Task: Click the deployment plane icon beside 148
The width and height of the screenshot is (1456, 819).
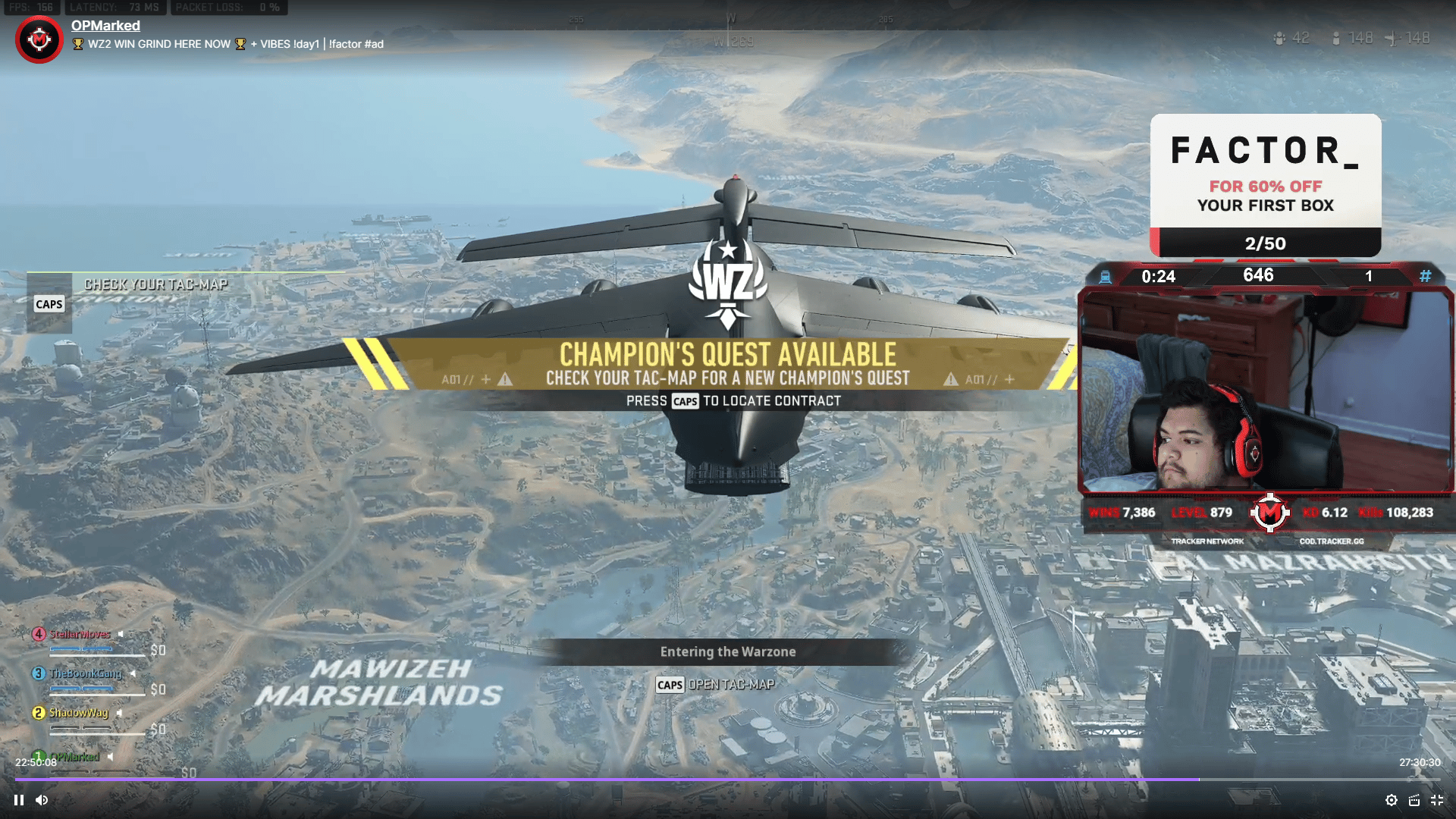Action: (1392, 36)
